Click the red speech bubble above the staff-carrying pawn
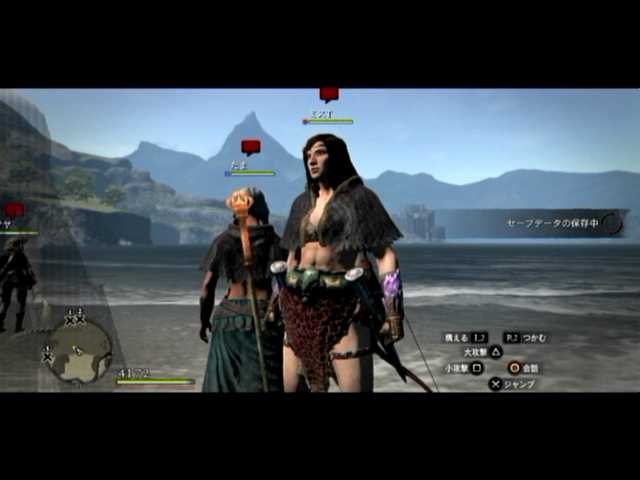The height and width of the screenshot is (480, 640). point(250,147)
